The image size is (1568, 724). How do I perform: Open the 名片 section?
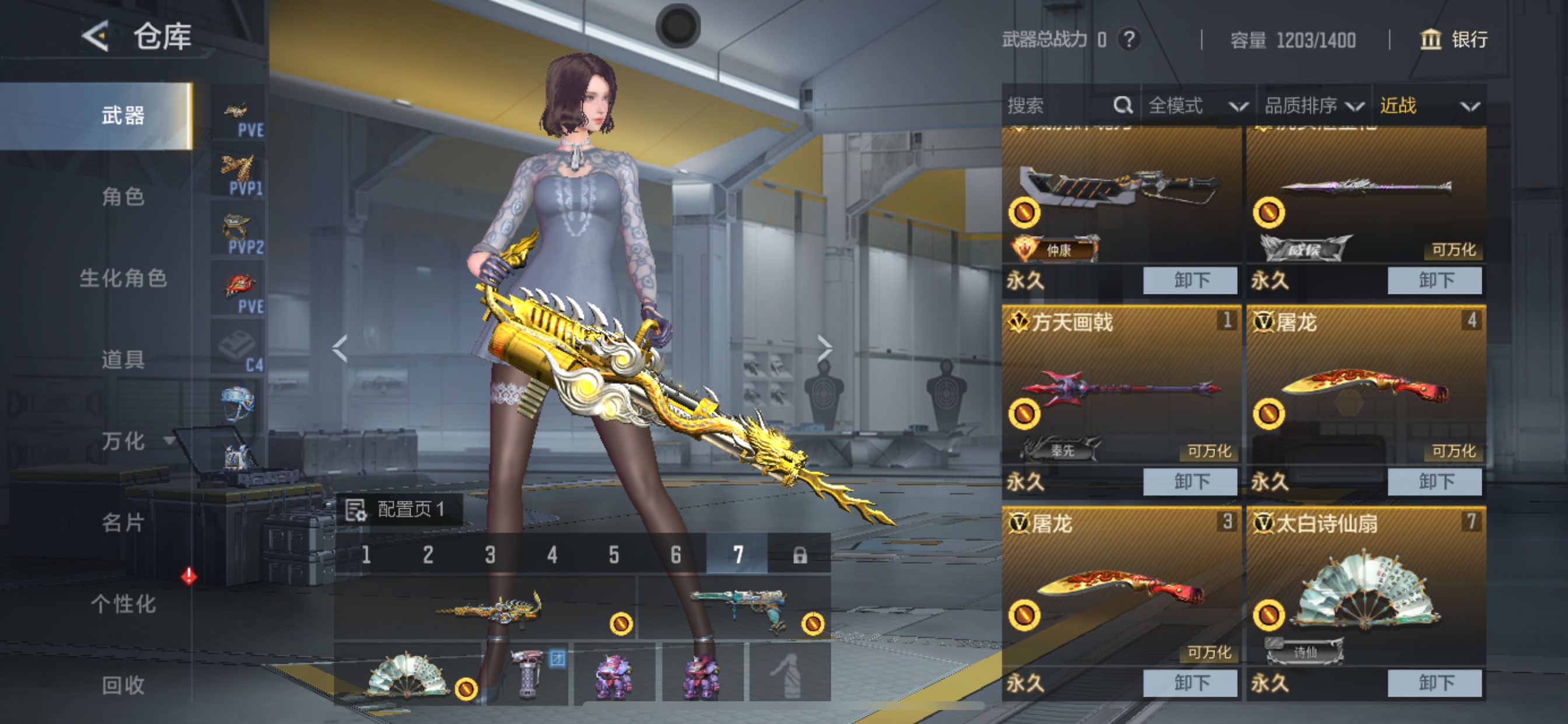pos(123,522)
